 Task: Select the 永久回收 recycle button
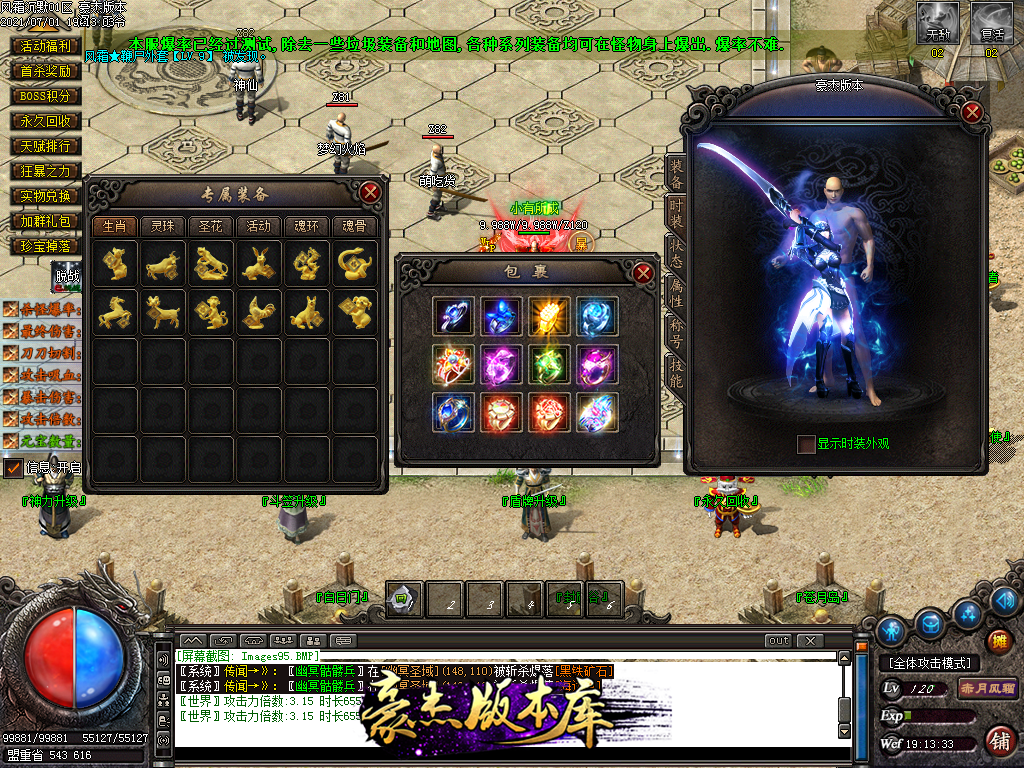(46, 121)
